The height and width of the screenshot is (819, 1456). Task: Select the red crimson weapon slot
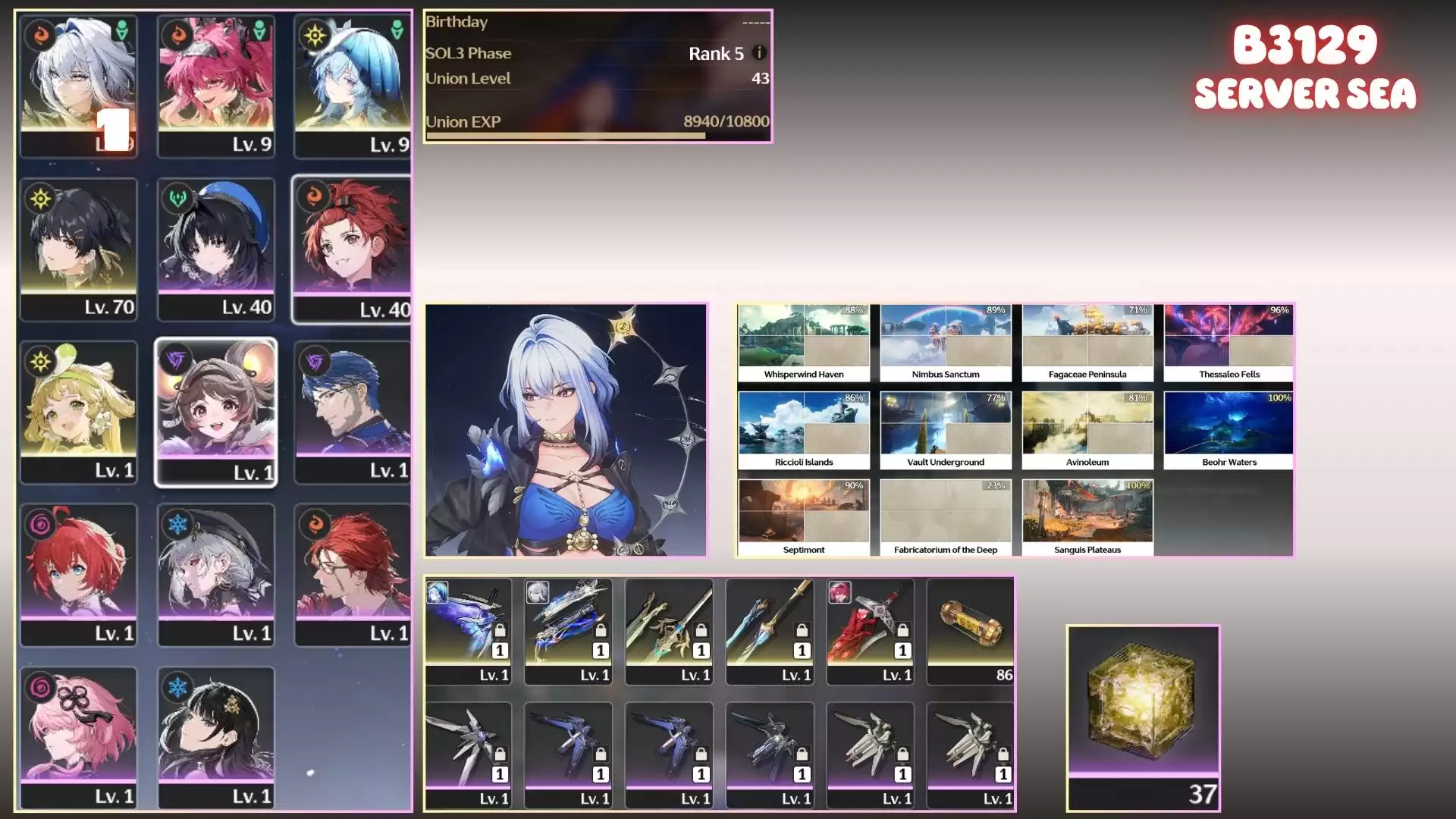point(870,631)
